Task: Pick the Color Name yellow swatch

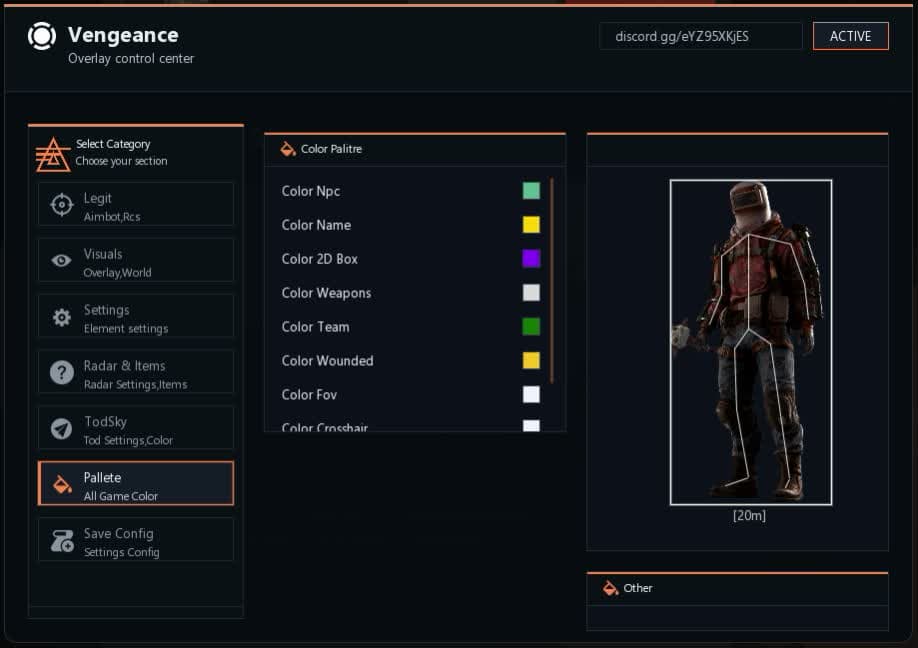Action: (x=531, y=225)
